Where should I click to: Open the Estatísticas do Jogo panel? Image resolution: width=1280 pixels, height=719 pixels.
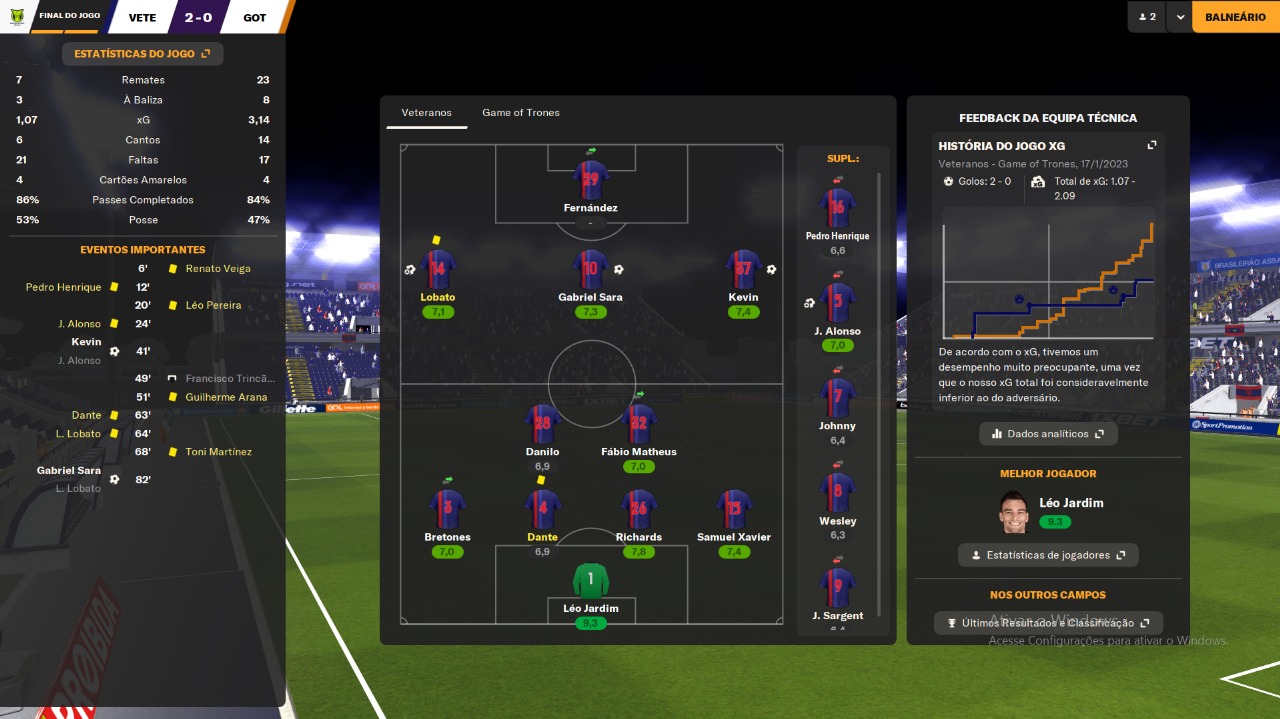coord(142,54)
